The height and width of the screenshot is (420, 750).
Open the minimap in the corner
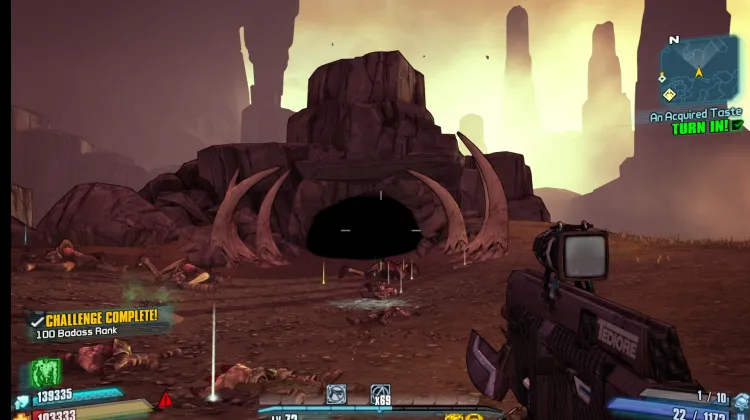coord(699,69)
